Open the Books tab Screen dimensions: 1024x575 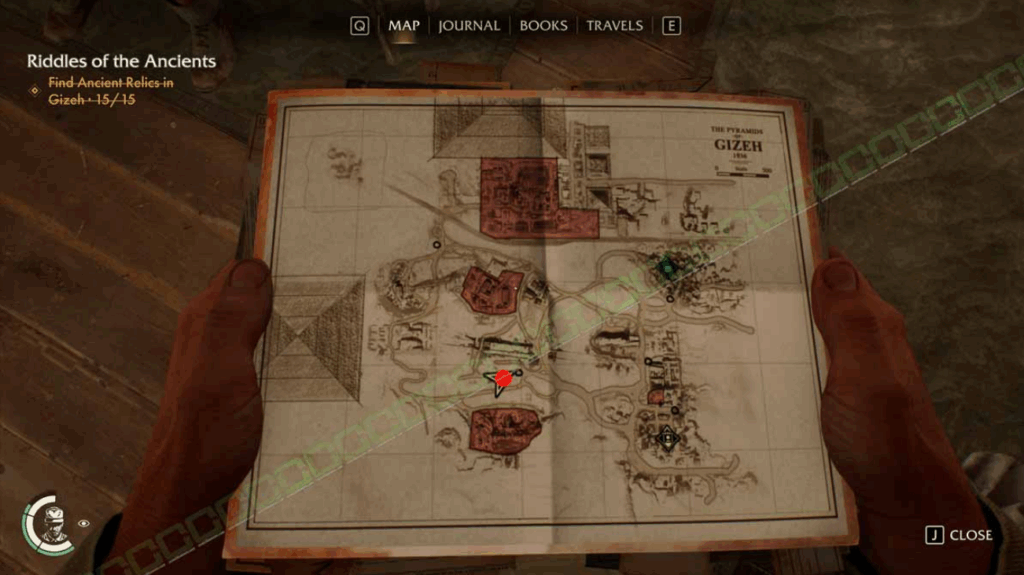click(543, 26)
